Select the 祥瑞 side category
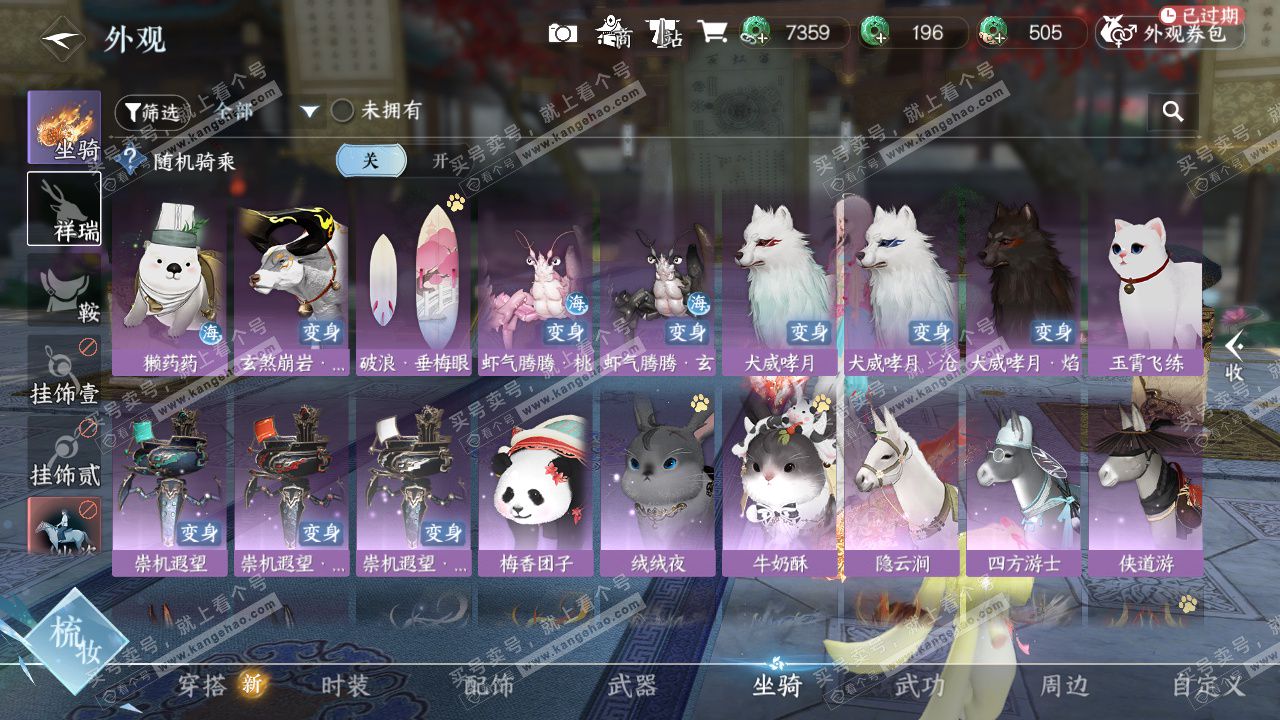The width and height of the screenshot is (1280, 720). click(x=65, y=209)
